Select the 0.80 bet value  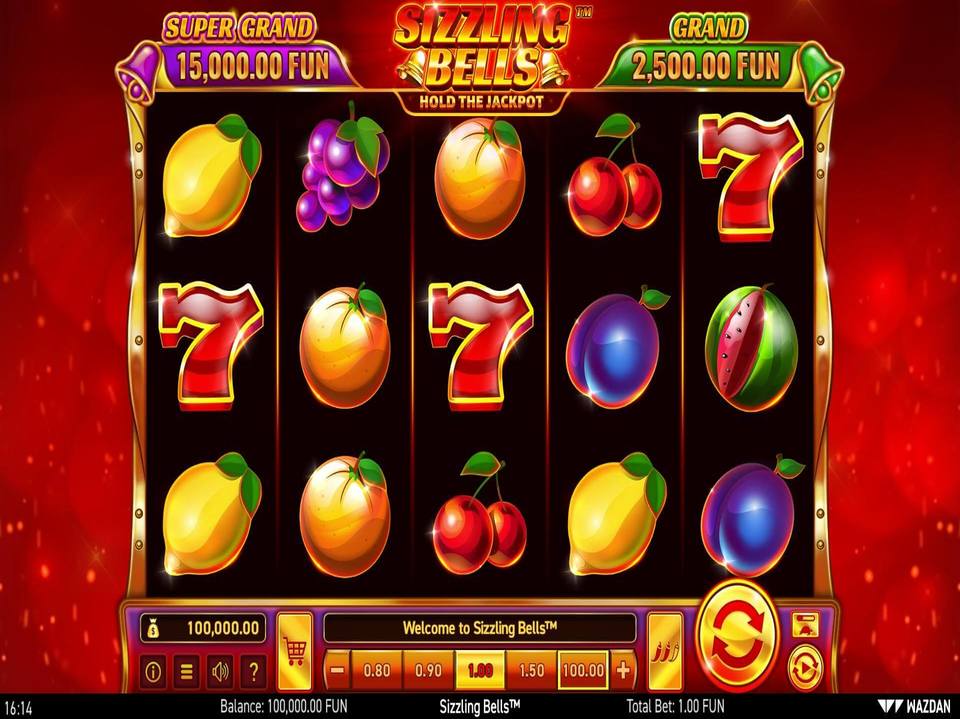point(377,670)
